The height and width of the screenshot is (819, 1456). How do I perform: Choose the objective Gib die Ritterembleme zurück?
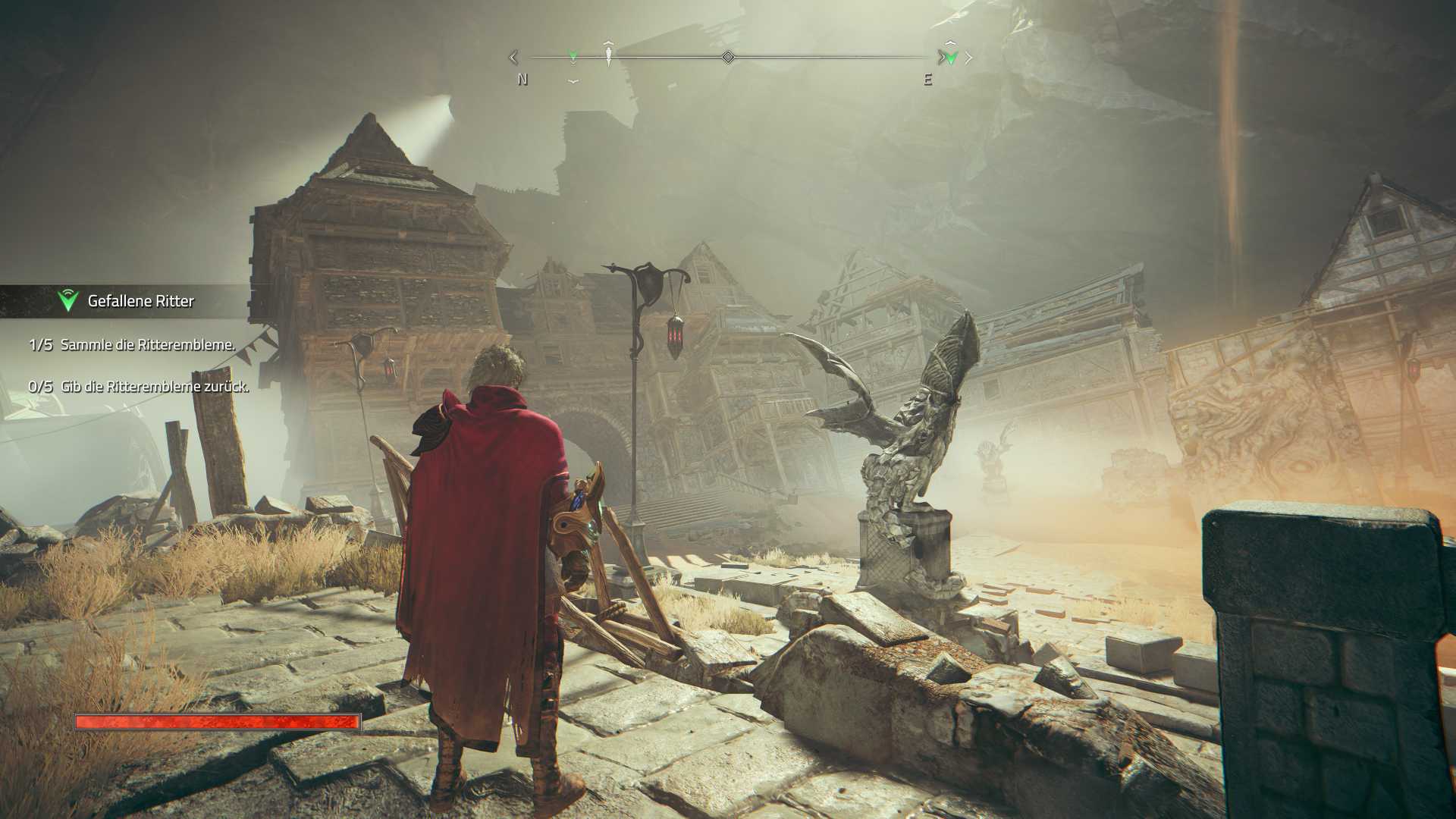click(155, 387)
